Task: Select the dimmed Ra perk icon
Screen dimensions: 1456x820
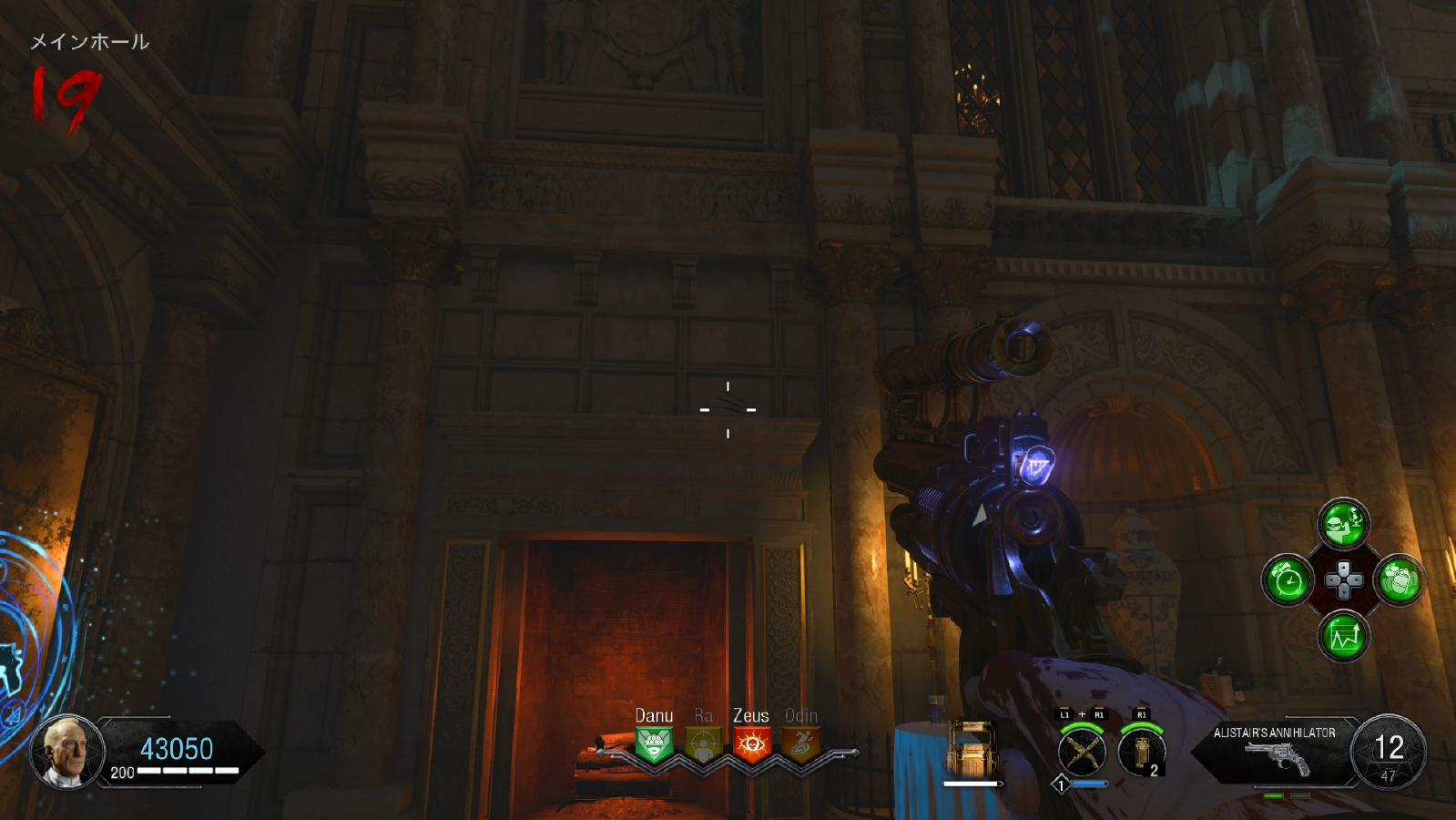Action: click(x=703, y=745)
